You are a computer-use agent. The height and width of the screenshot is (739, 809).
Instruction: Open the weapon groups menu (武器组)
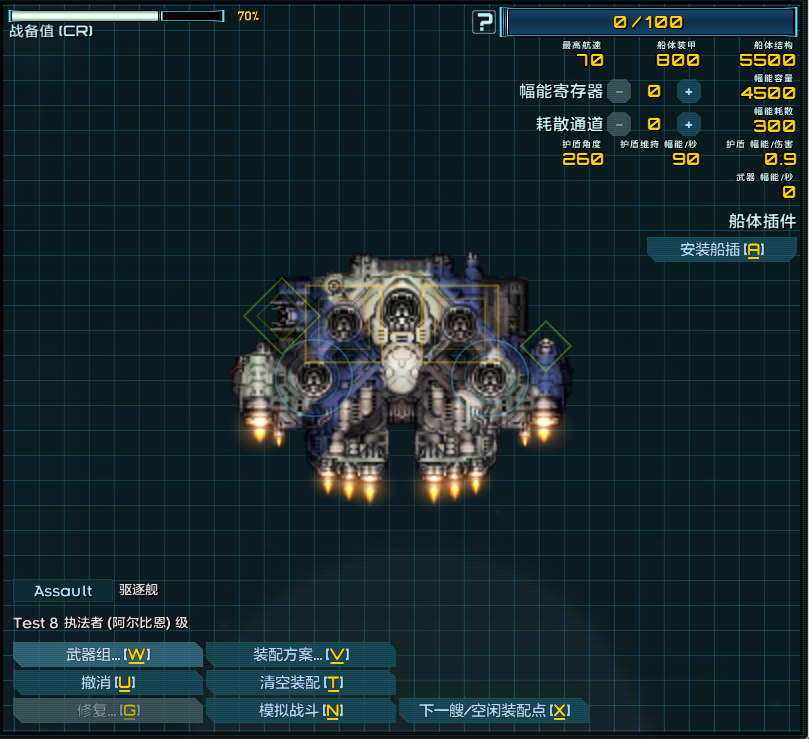108,655
